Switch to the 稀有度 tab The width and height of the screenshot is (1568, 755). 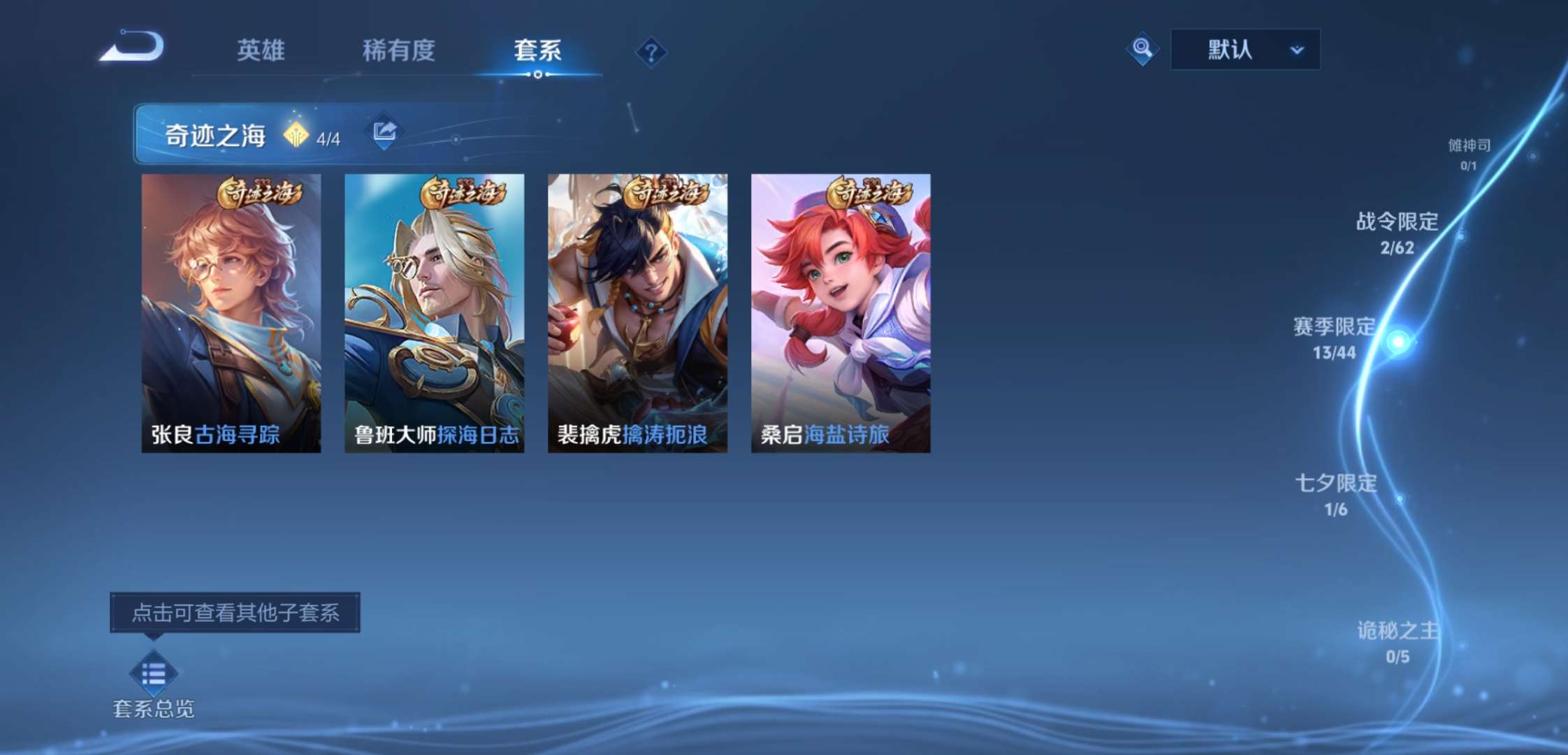click(400, 51)
